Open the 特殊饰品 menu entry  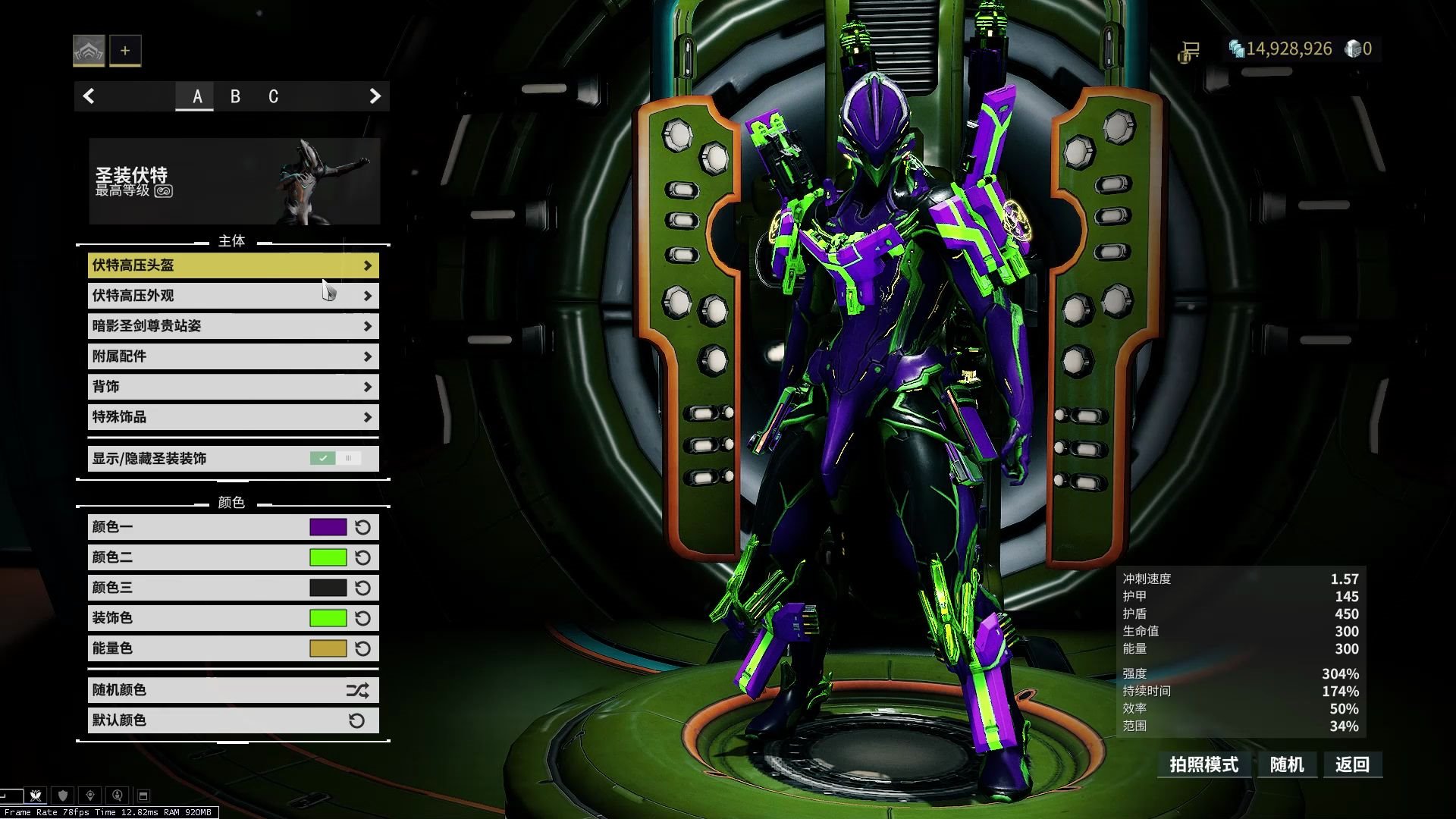pos(233,417)
